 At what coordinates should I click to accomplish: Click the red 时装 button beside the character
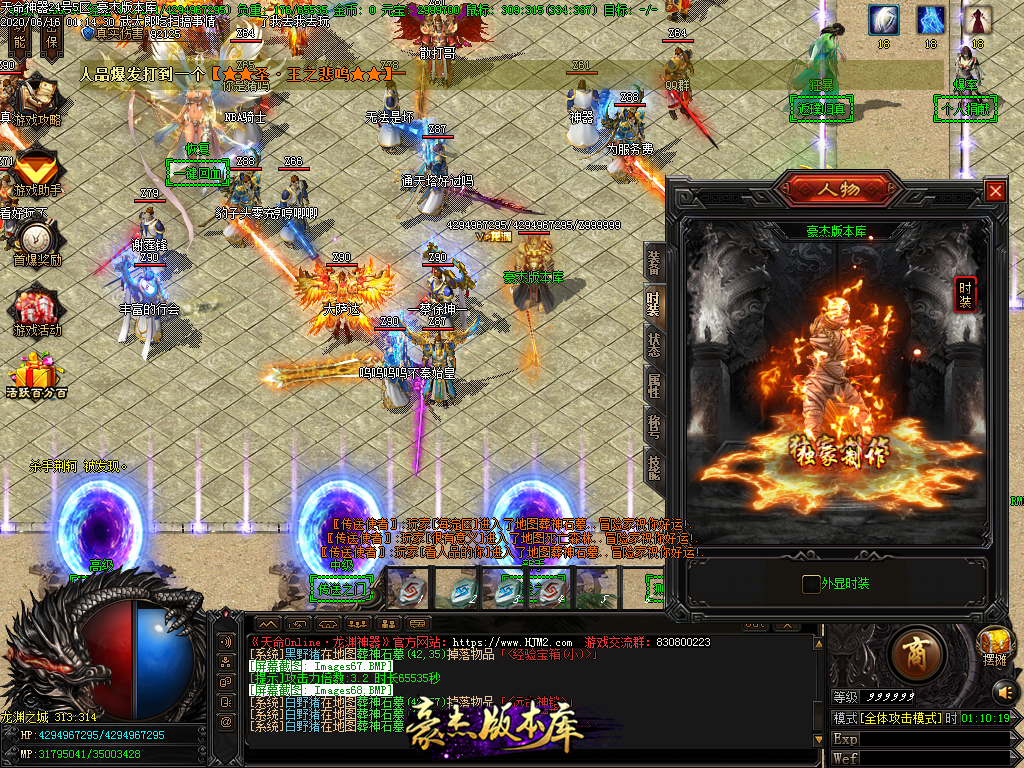(x=965, y=294)
